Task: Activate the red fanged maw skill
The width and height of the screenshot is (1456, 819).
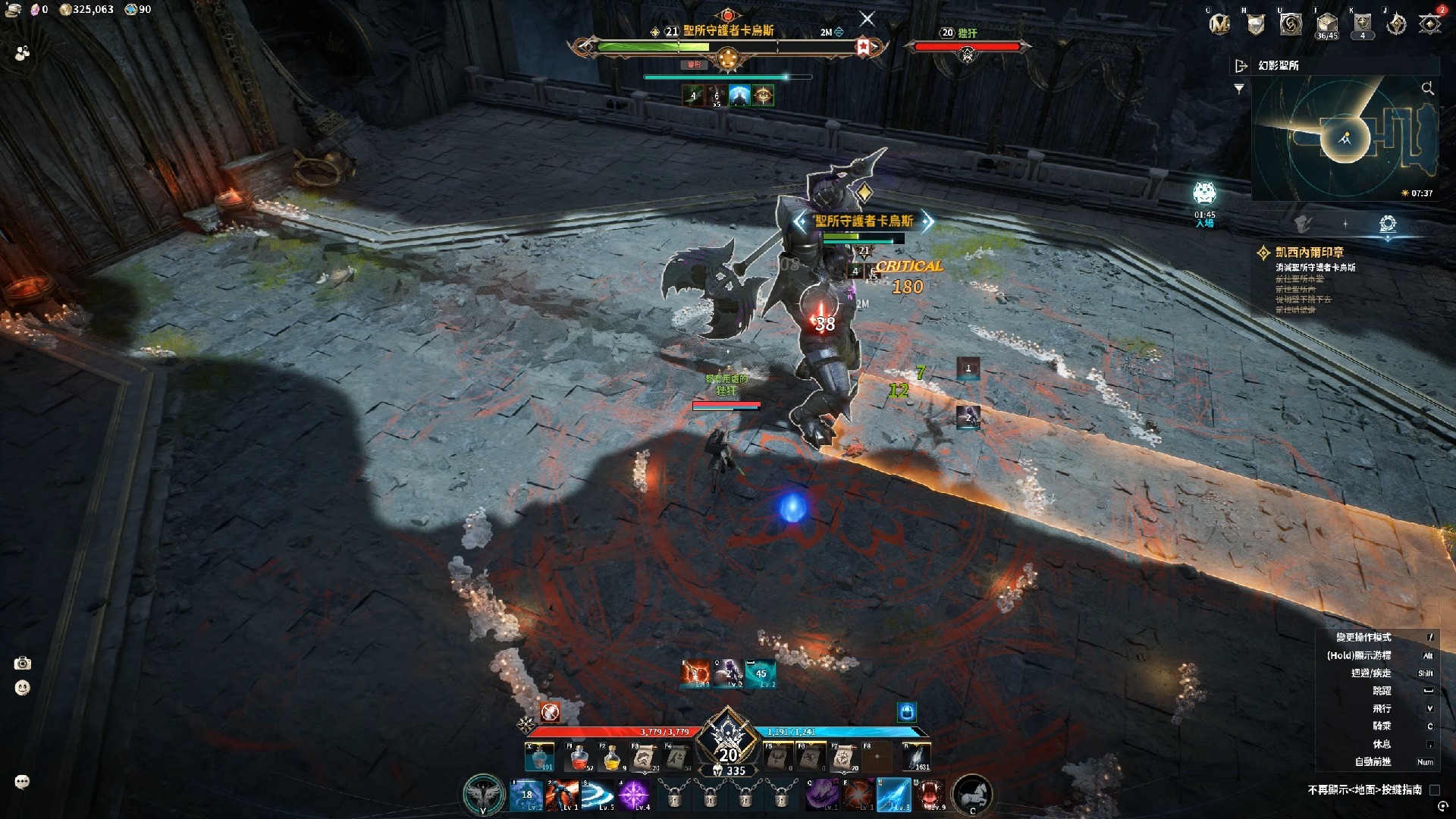Action: coord(930,795)
